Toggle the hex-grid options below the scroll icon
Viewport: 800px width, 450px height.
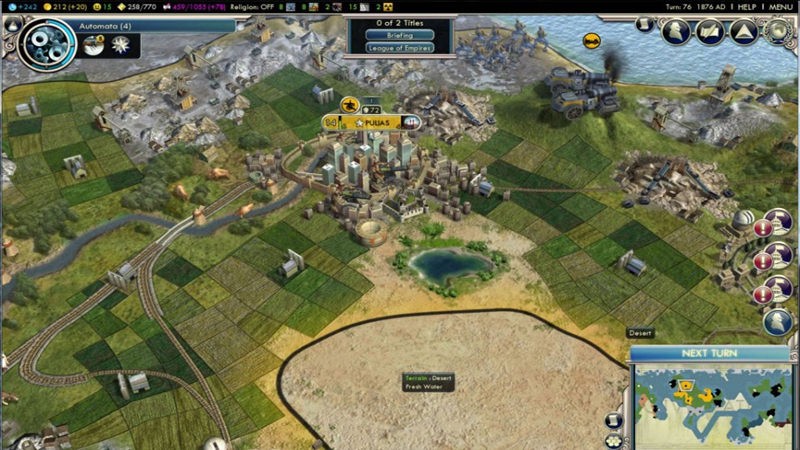point(612,438)
